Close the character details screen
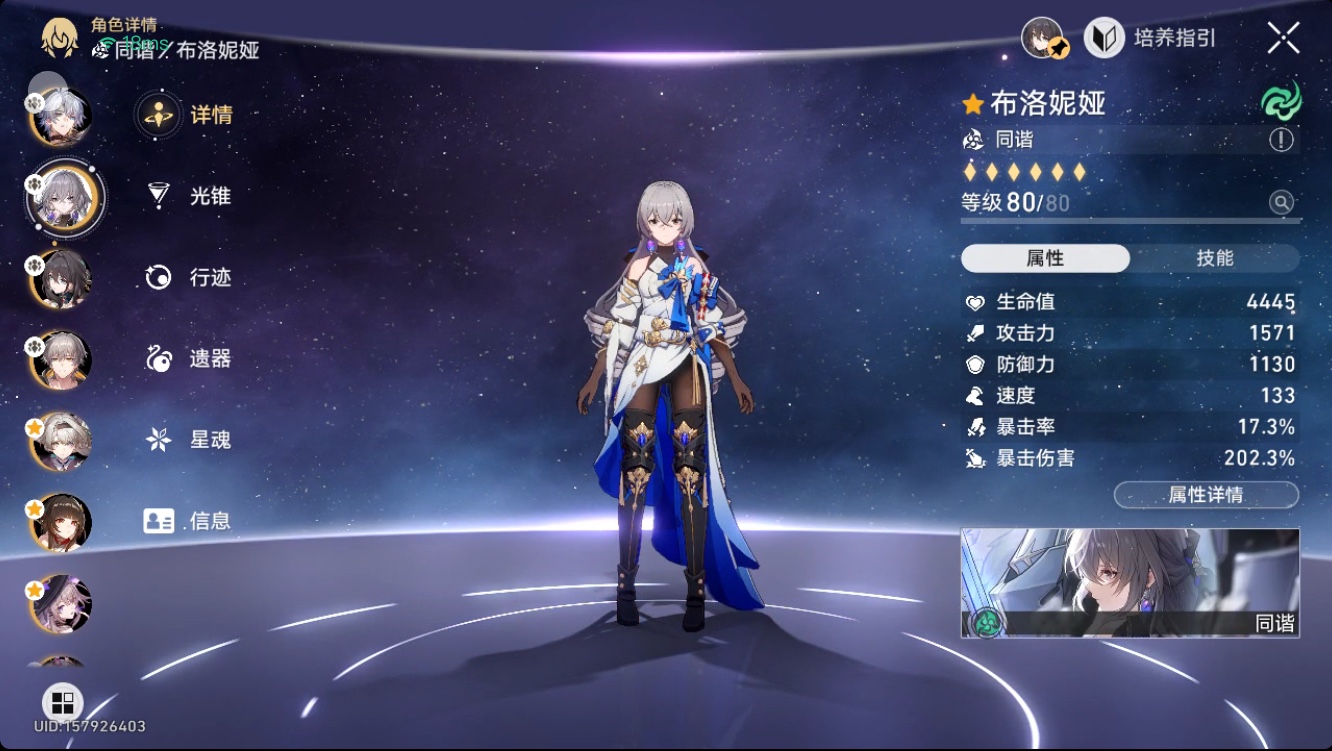1332x751 pixels. 1283,38
